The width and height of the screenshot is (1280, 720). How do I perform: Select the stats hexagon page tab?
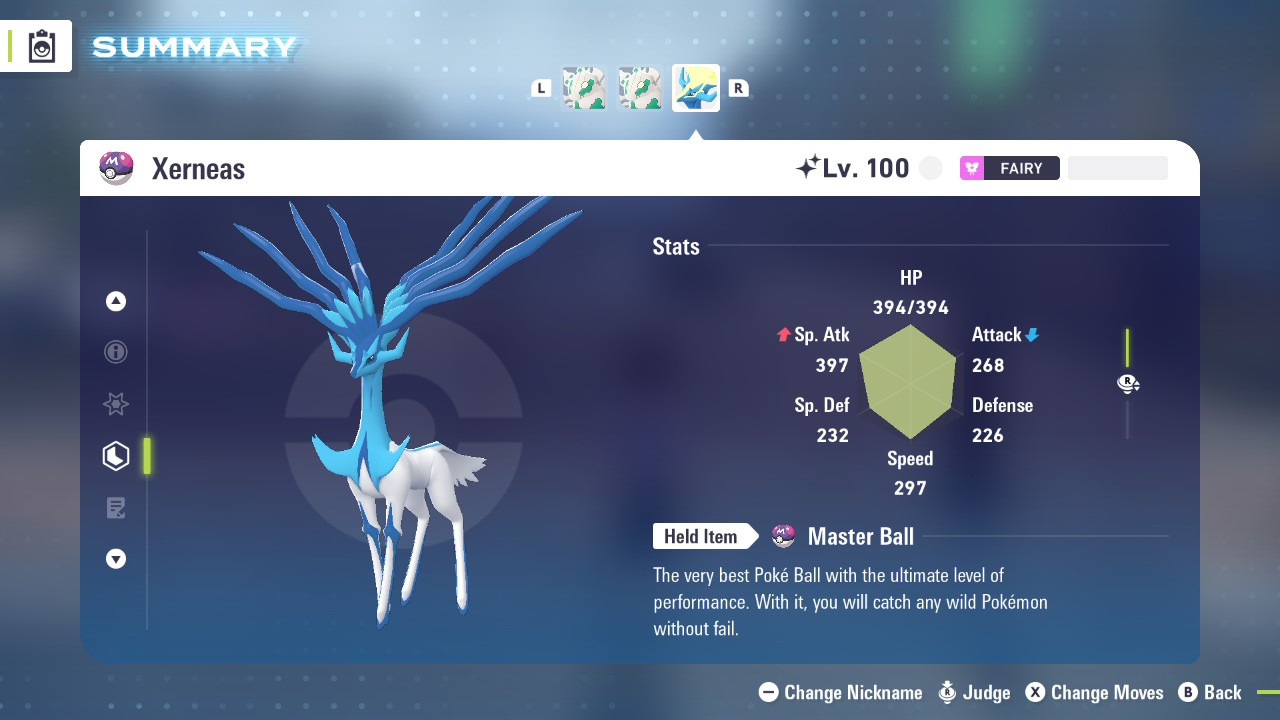[x=116, y=456]
